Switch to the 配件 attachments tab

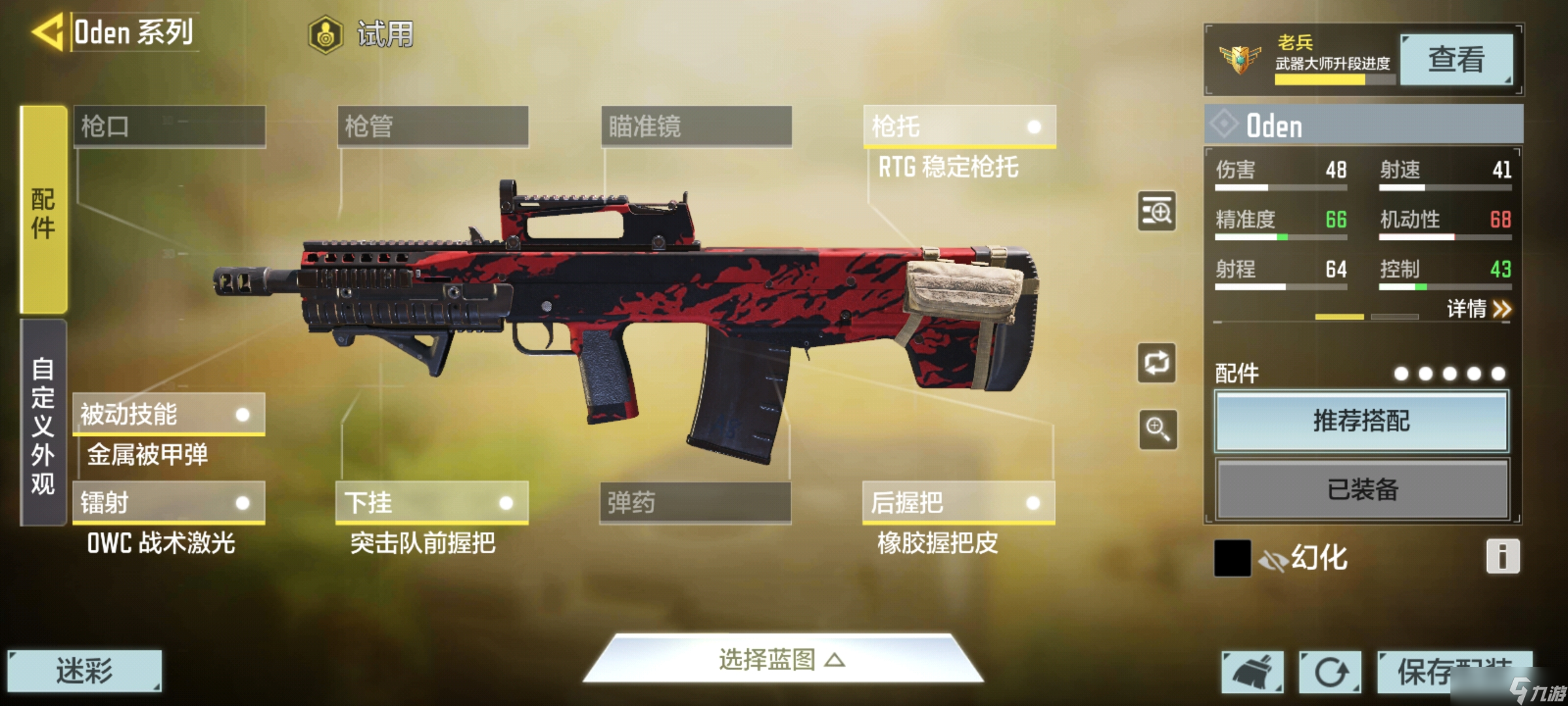point(44,210)
